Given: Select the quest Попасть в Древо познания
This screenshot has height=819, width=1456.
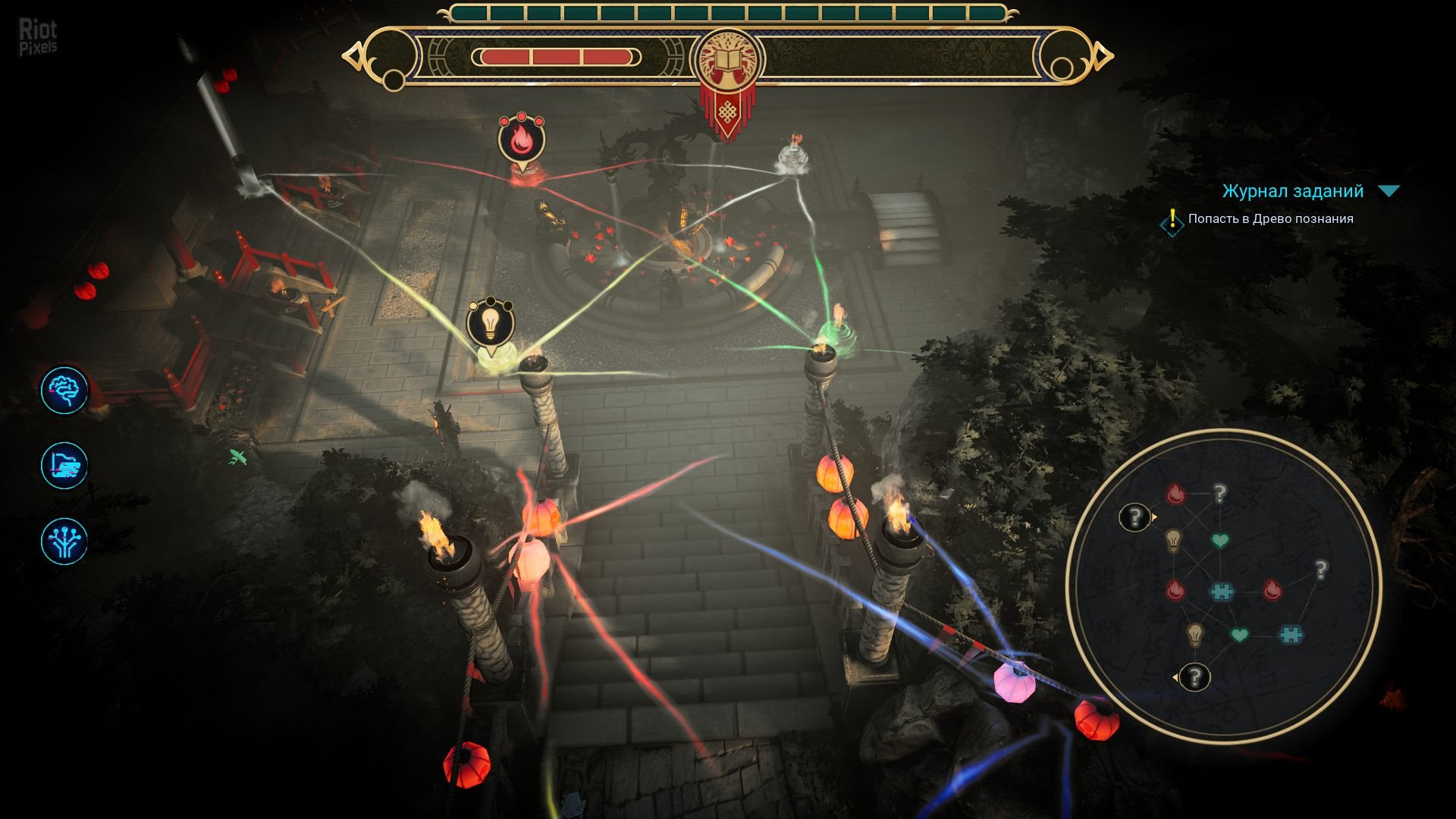Looking at the screenshot, I should pos(1270,219).
